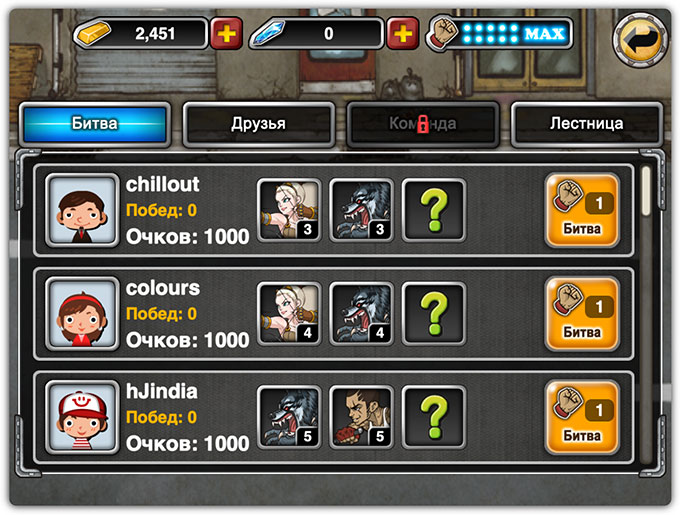The image size is (680, 515).
Task: Select the locked Команда tab
Action: coord(422,124)
